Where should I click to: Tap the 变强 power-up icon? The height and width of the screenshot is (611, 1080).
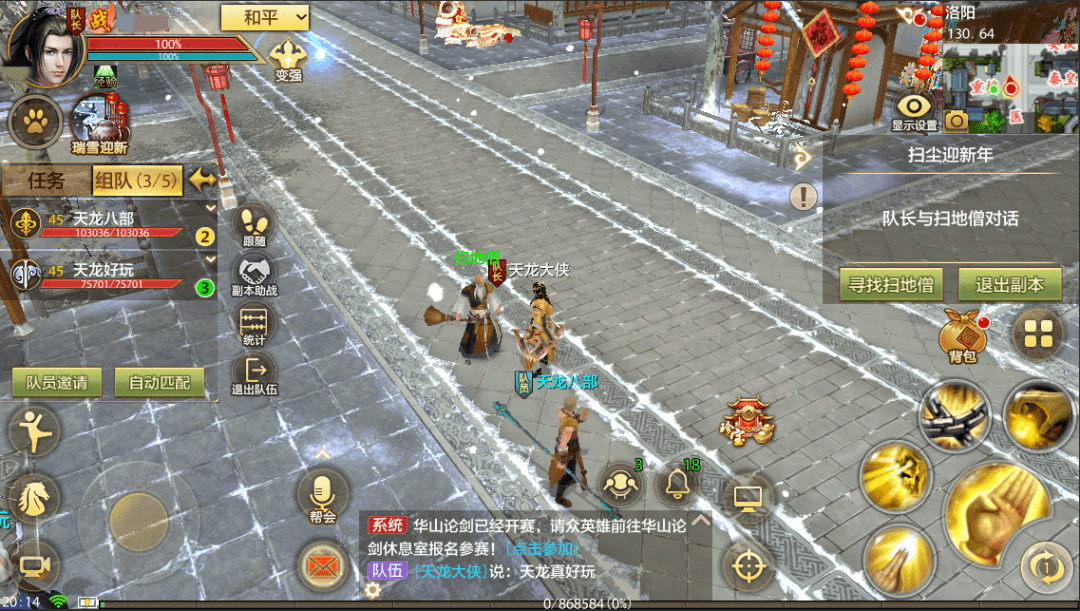[288, 58]
